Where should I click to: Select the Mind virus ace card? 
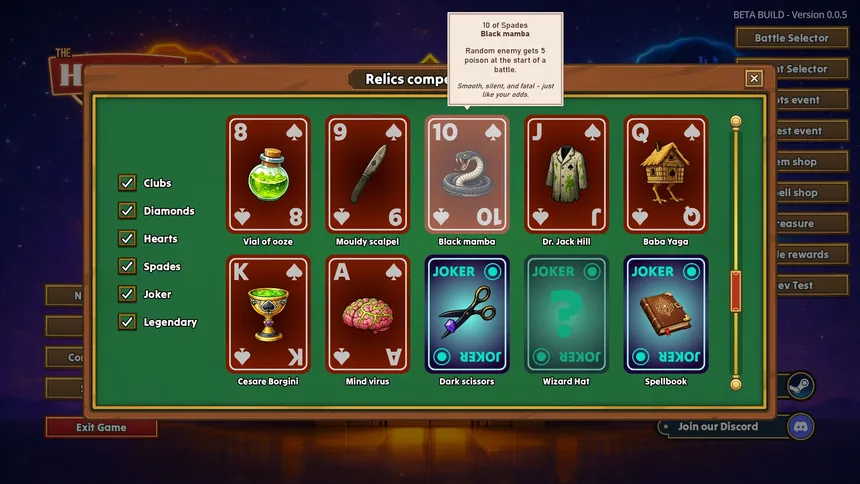tap(367, 314)
